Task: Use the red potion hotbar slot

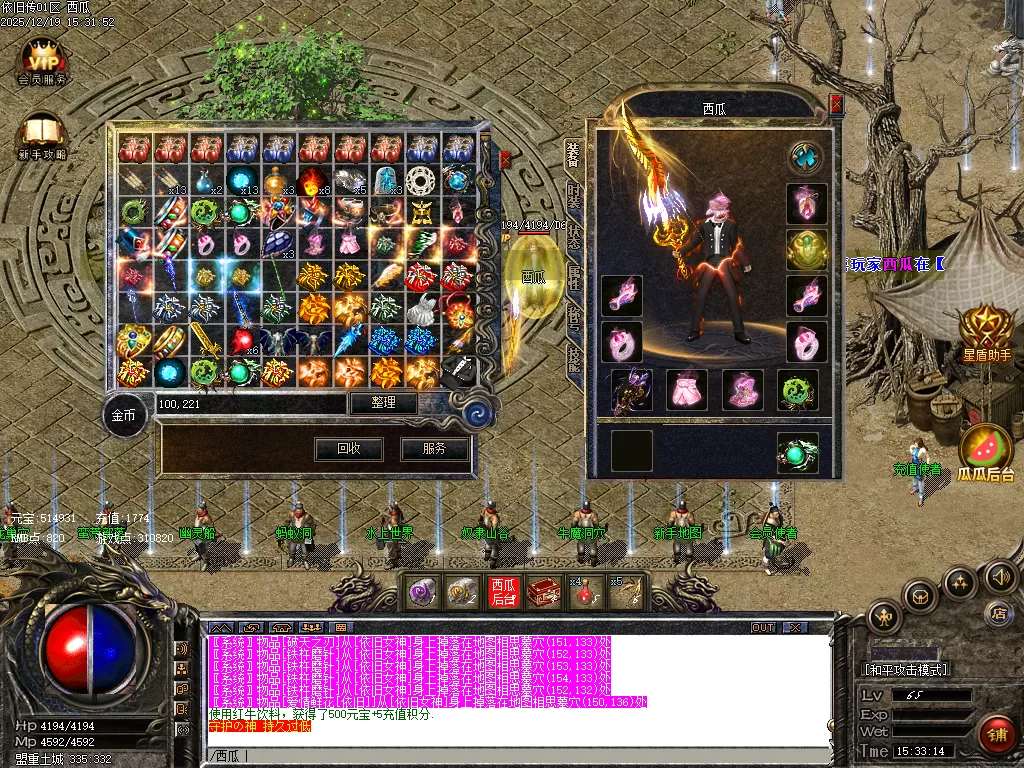Action: [582, 592]
